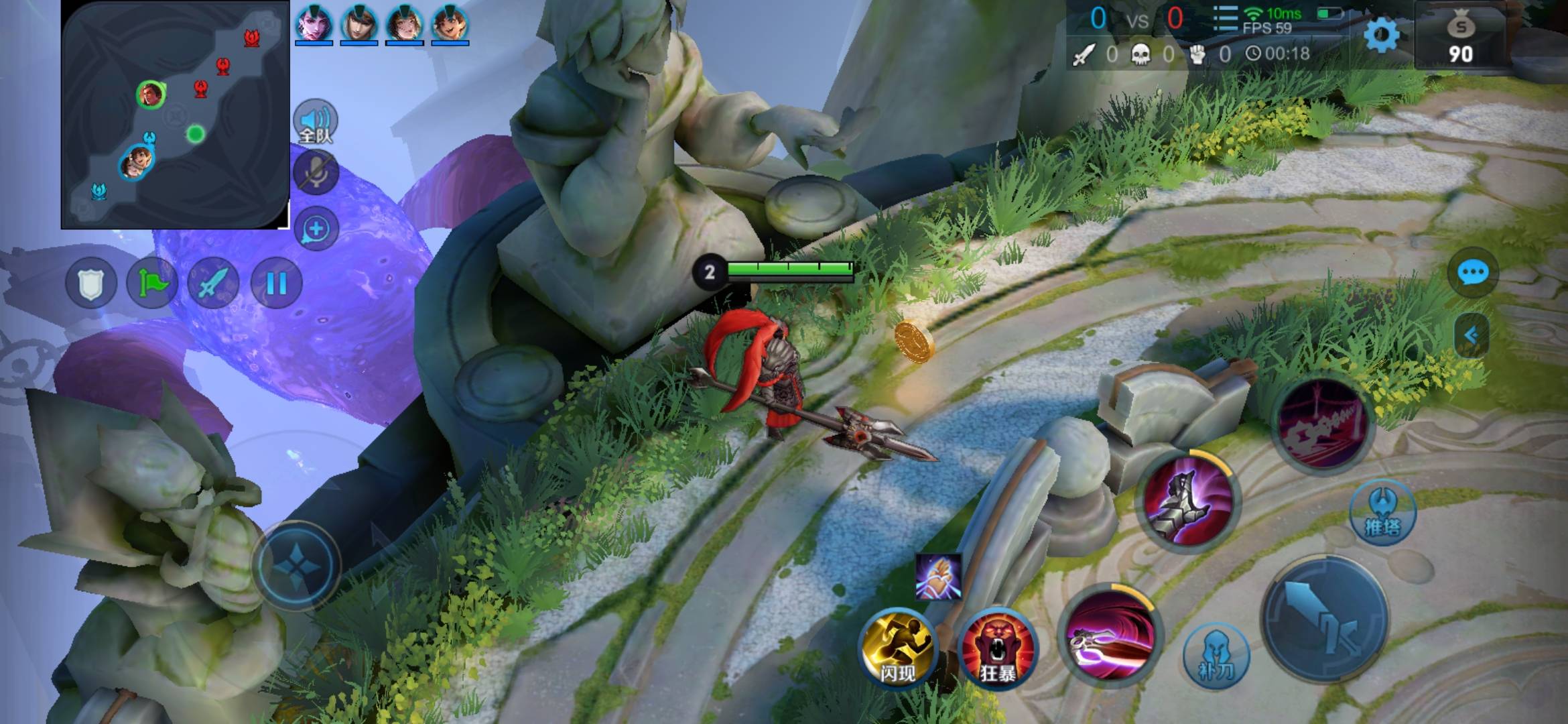Tap the 推塔 push tower button

click(x=1382, y=513)
